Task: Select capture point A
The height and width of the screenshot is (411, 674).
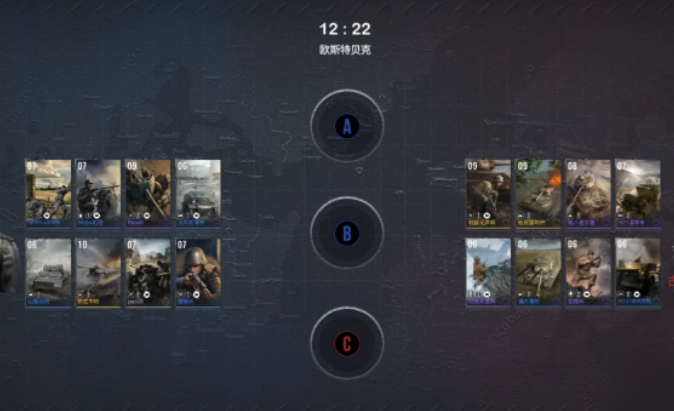Action: (346, 126)
